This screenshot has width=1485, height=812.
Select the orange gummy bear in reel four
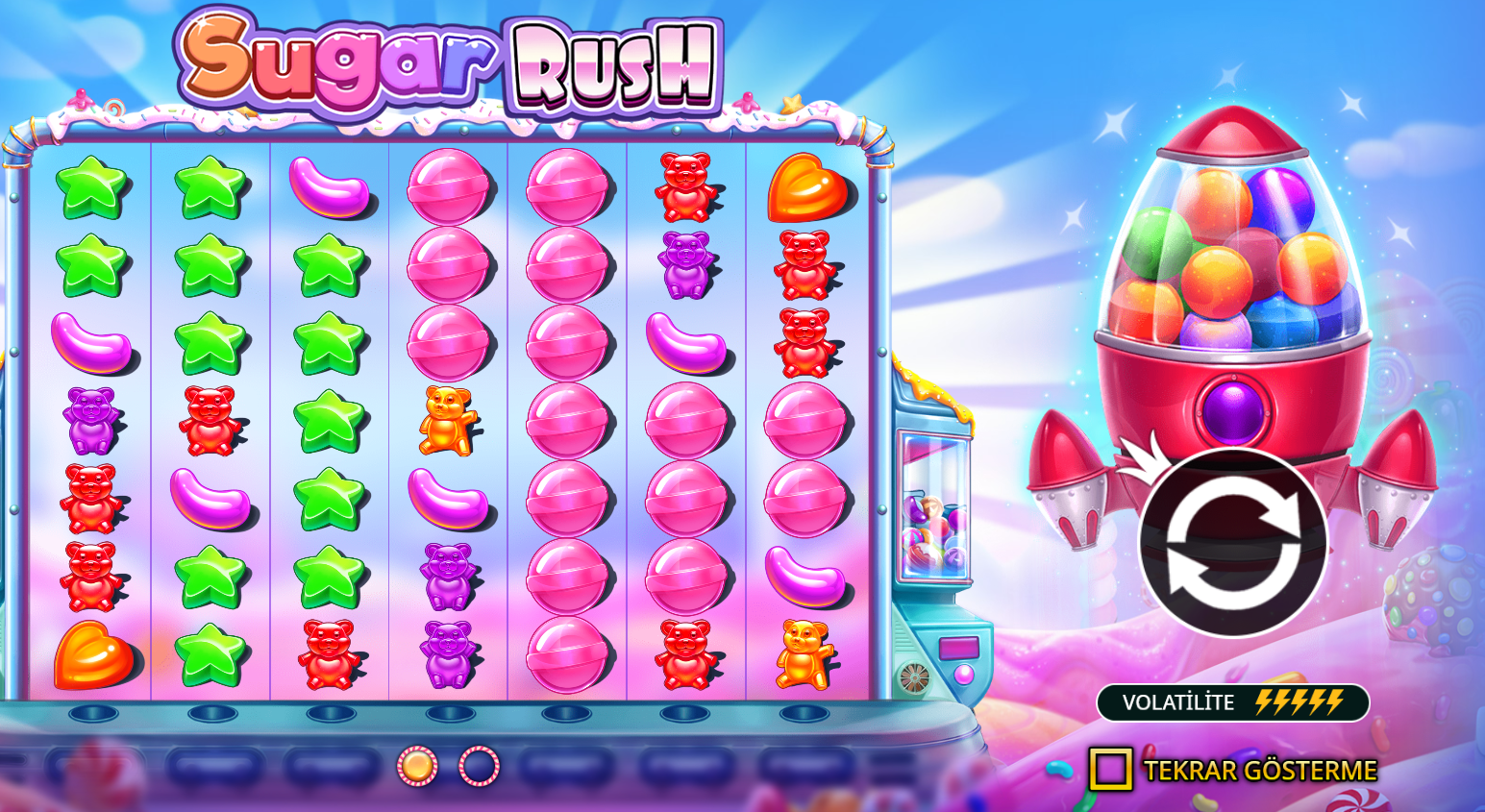pos(447,421)
